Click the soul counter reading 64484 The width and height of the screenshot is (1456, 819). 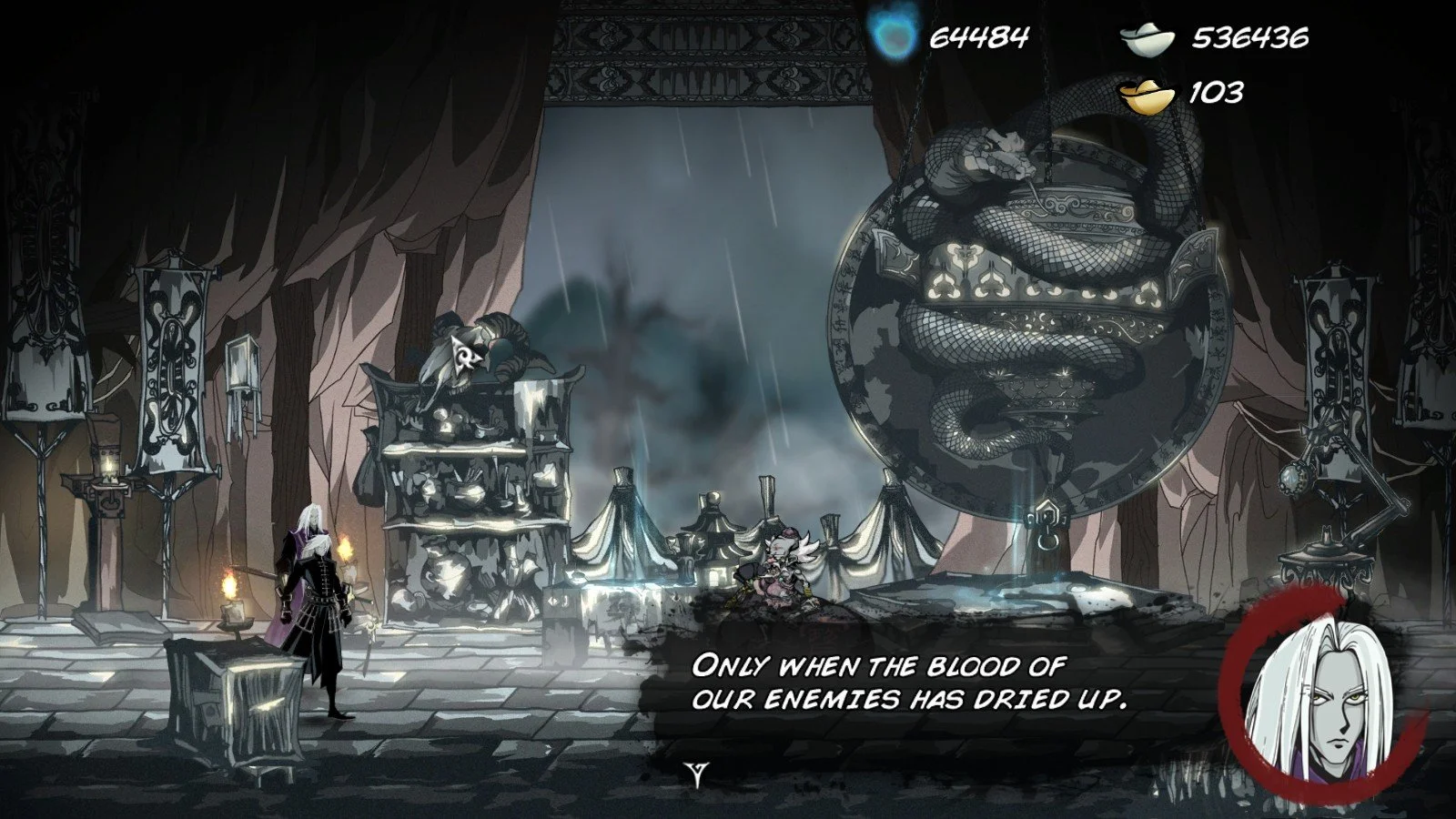click(x=978, y=38)
